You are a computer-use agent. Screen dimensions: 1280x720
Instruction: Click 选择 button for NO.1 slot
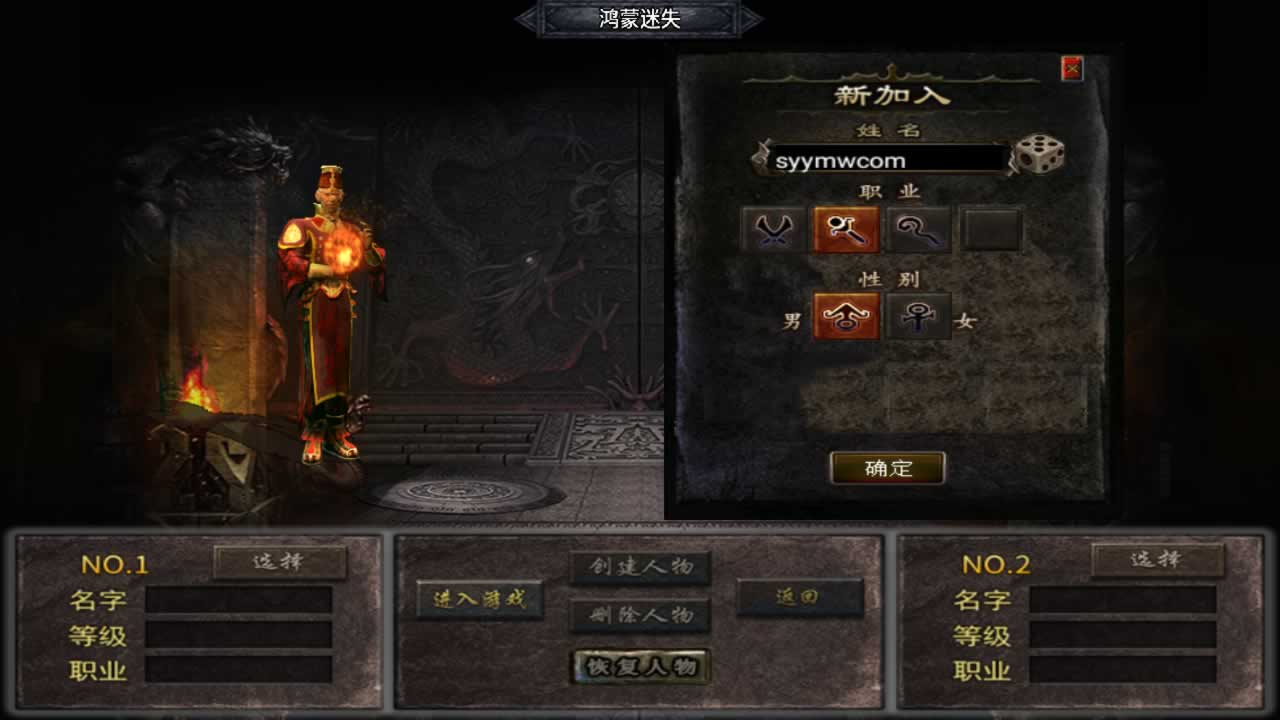click(280, 562)
